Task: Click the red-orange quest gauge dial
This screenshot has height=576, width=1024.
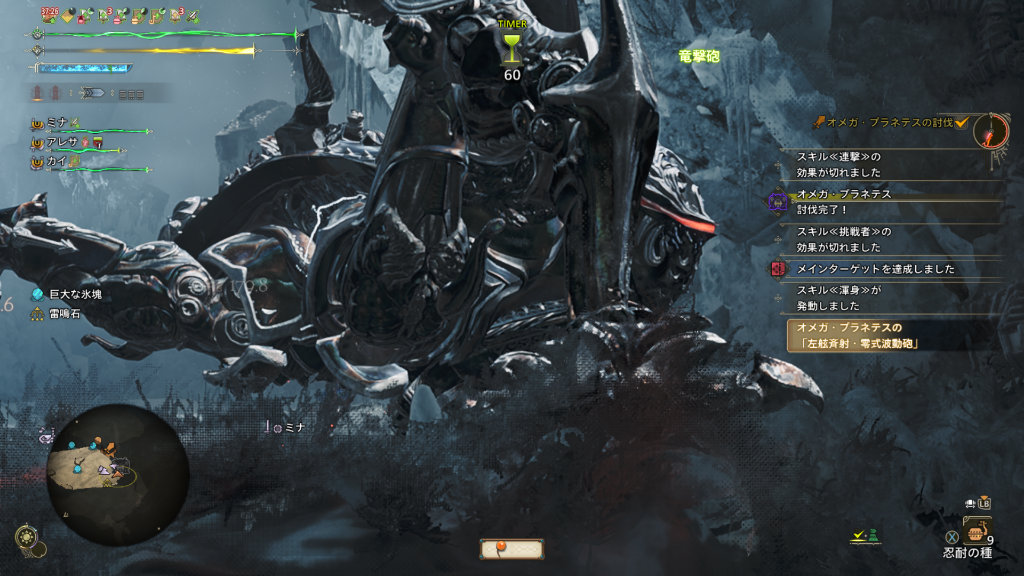Action: tap(994, 129)
